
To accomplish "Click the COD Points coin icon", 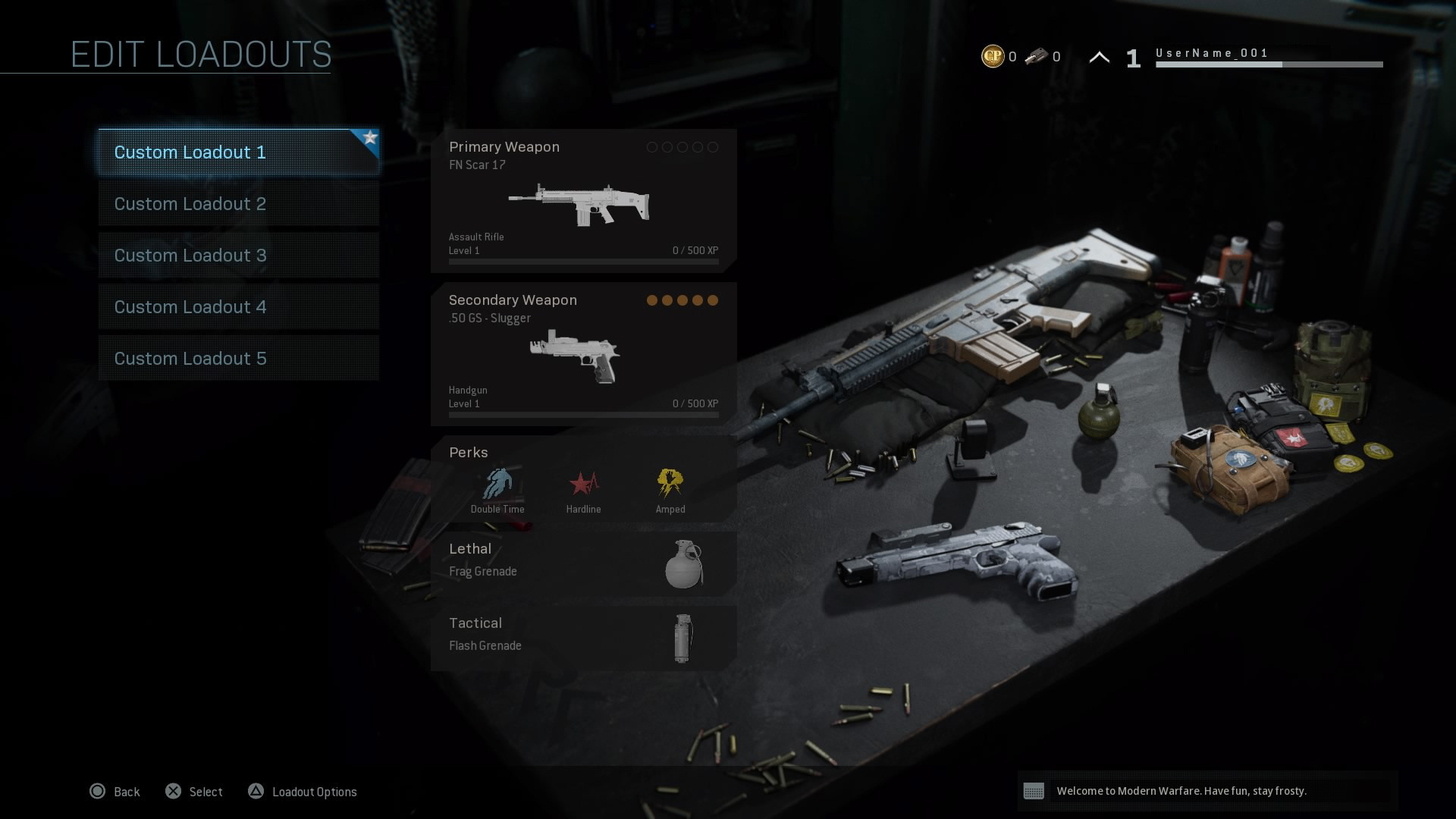I will [x=993, y=56].
